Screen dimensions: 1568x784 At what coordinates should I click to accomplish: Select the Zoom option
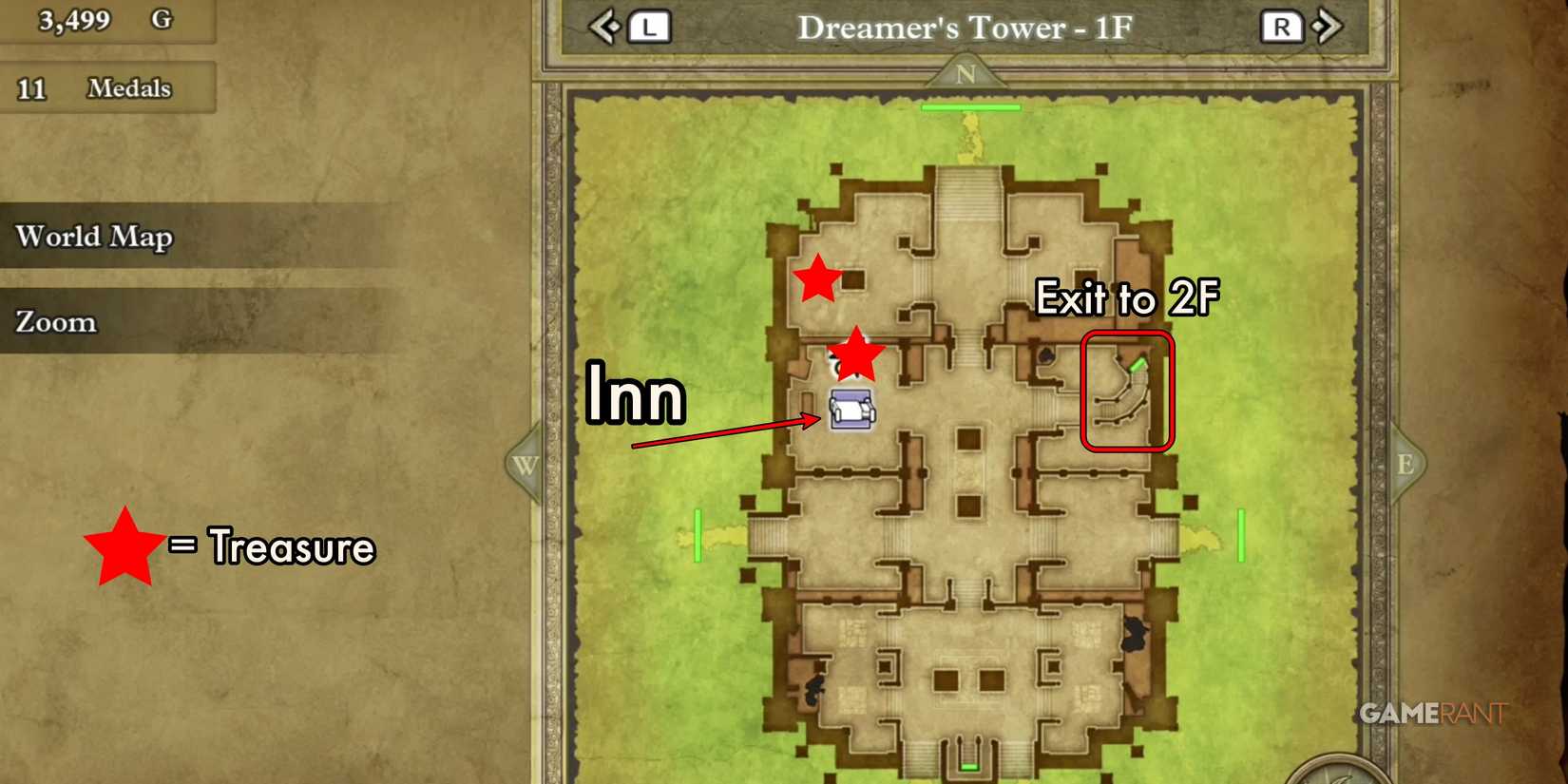coord(54,321)
